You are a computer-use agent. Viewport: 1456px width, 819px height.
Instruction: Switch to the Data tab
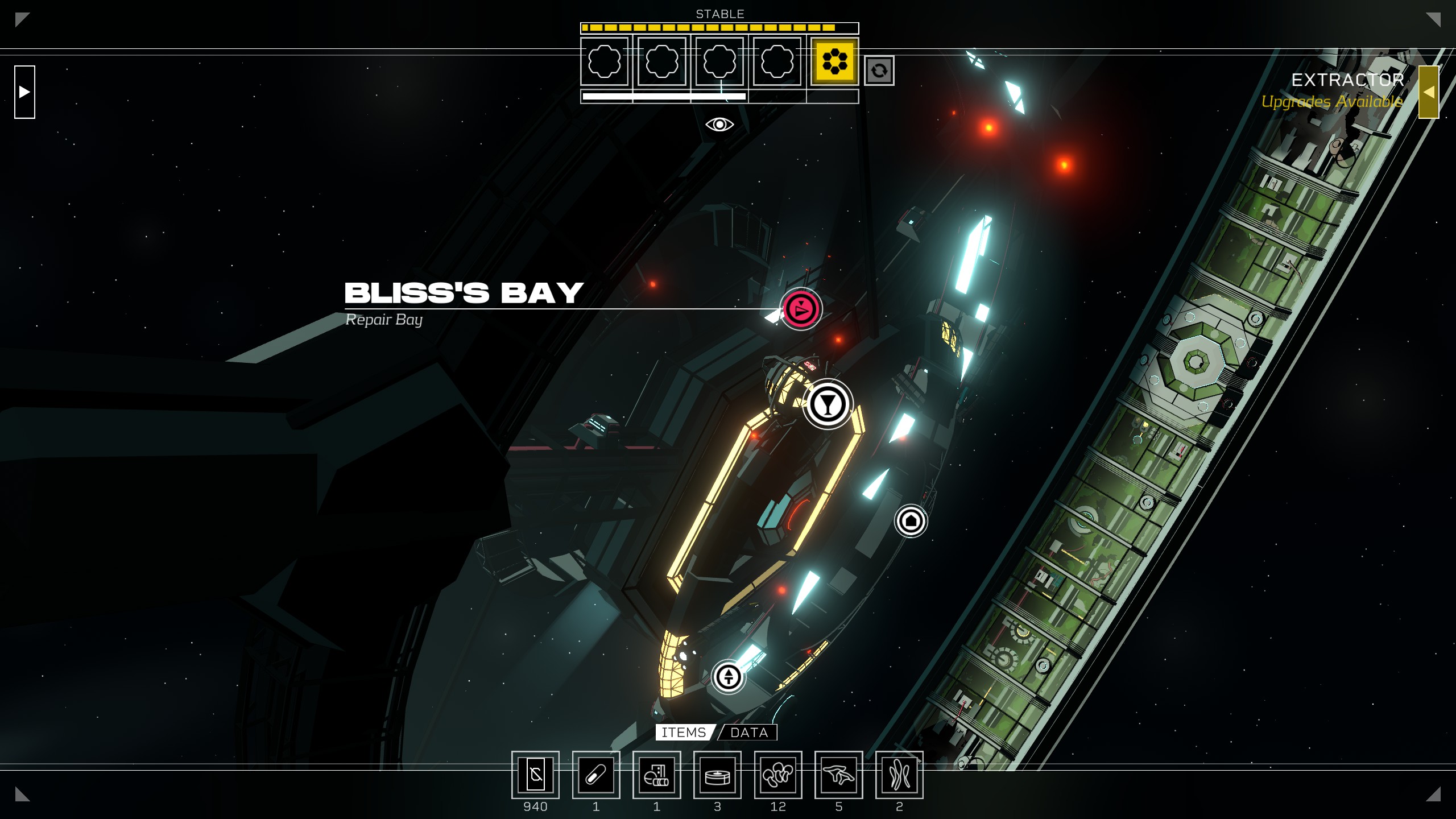coord(748,733)
